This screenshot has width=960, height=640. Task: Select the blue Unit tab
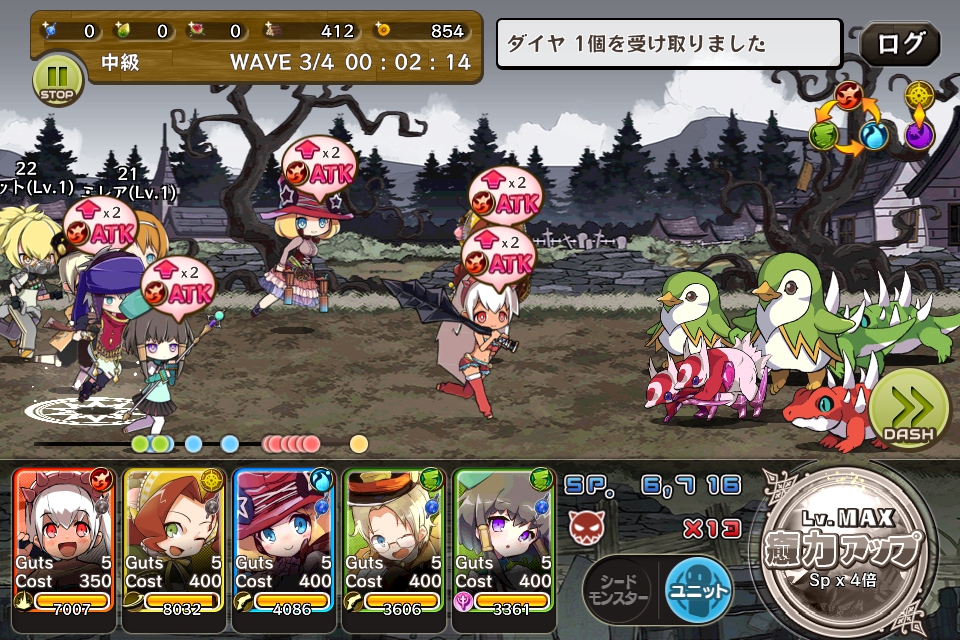697,589
